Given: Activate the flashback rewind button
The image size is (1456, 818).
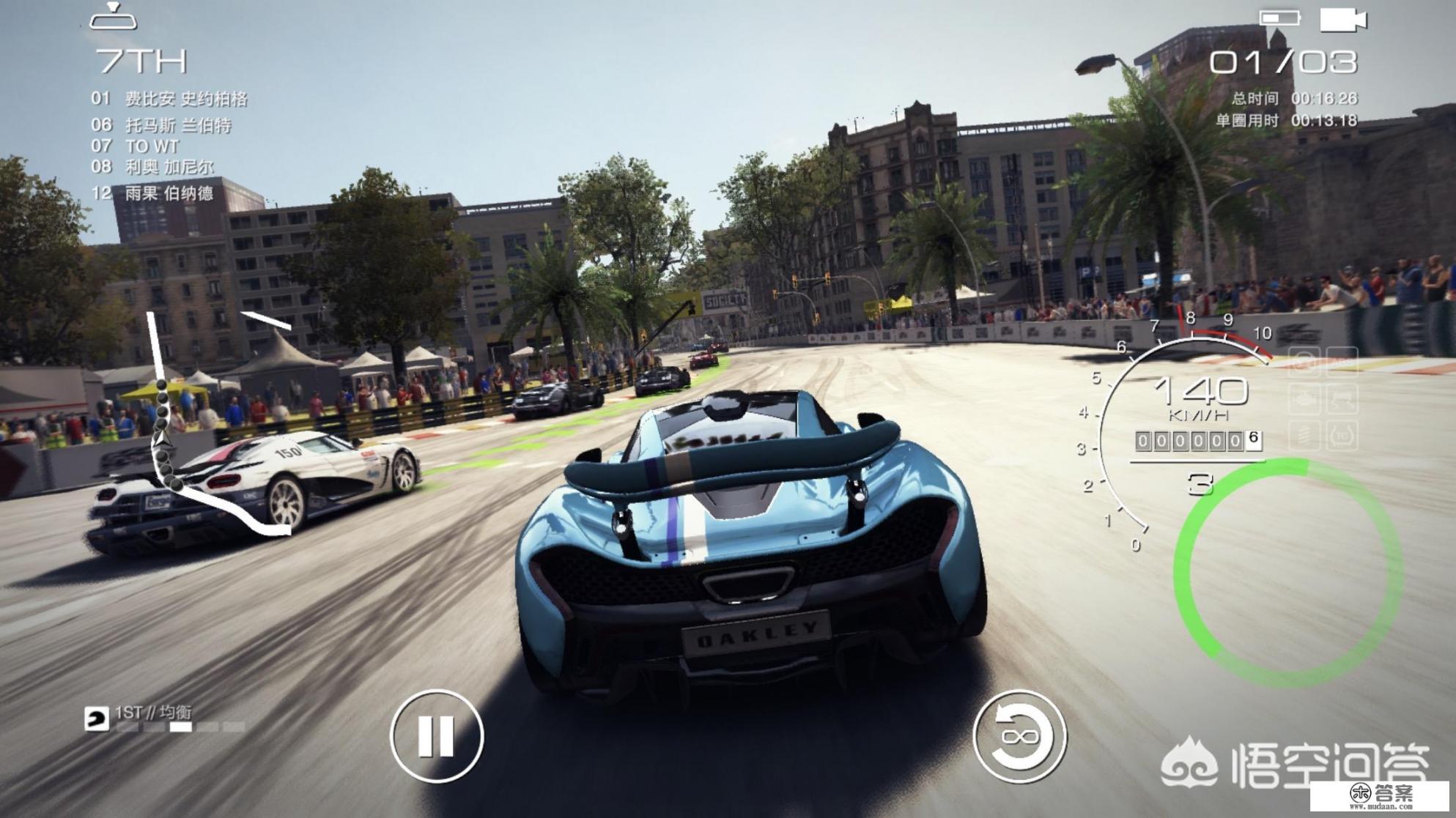Looking at the screenshot, I should click(x=1019, y=735).
